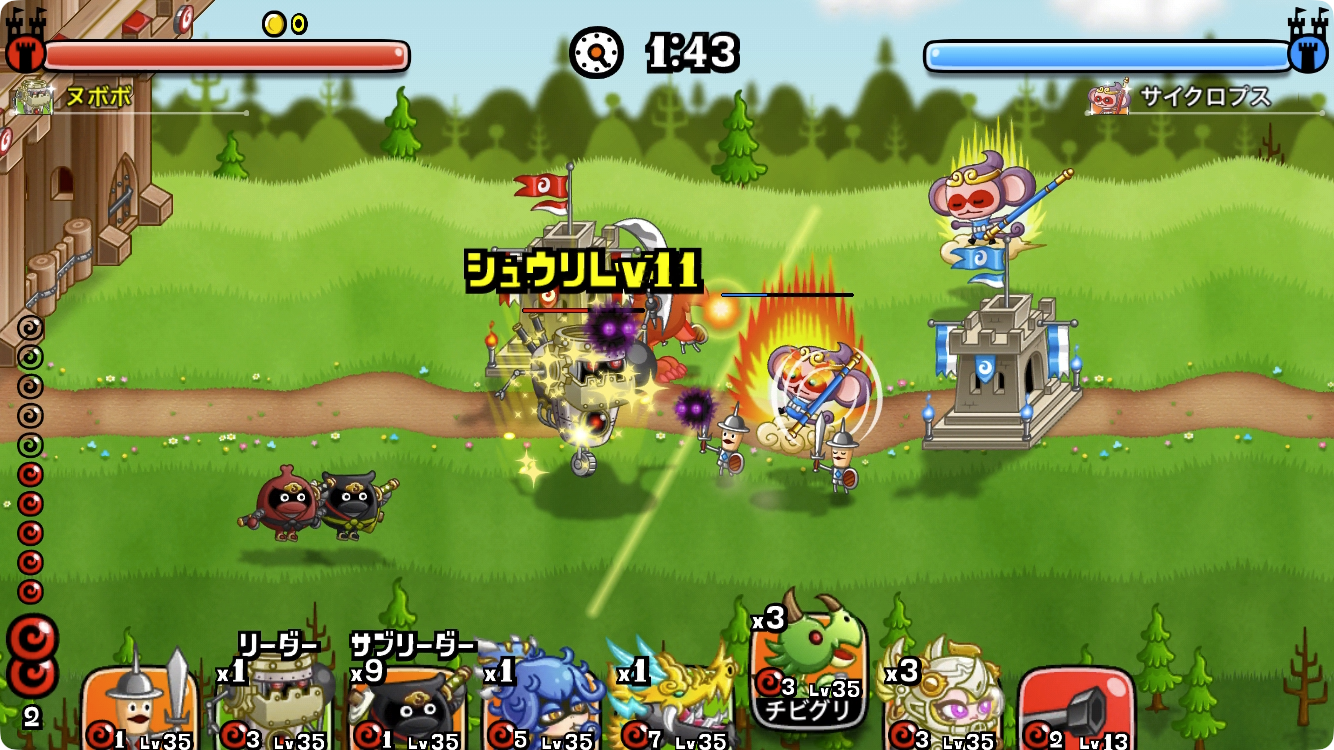Deploy the helmeted swordsman unit card
Viewport: 1334px width, 750px height.
140,706
